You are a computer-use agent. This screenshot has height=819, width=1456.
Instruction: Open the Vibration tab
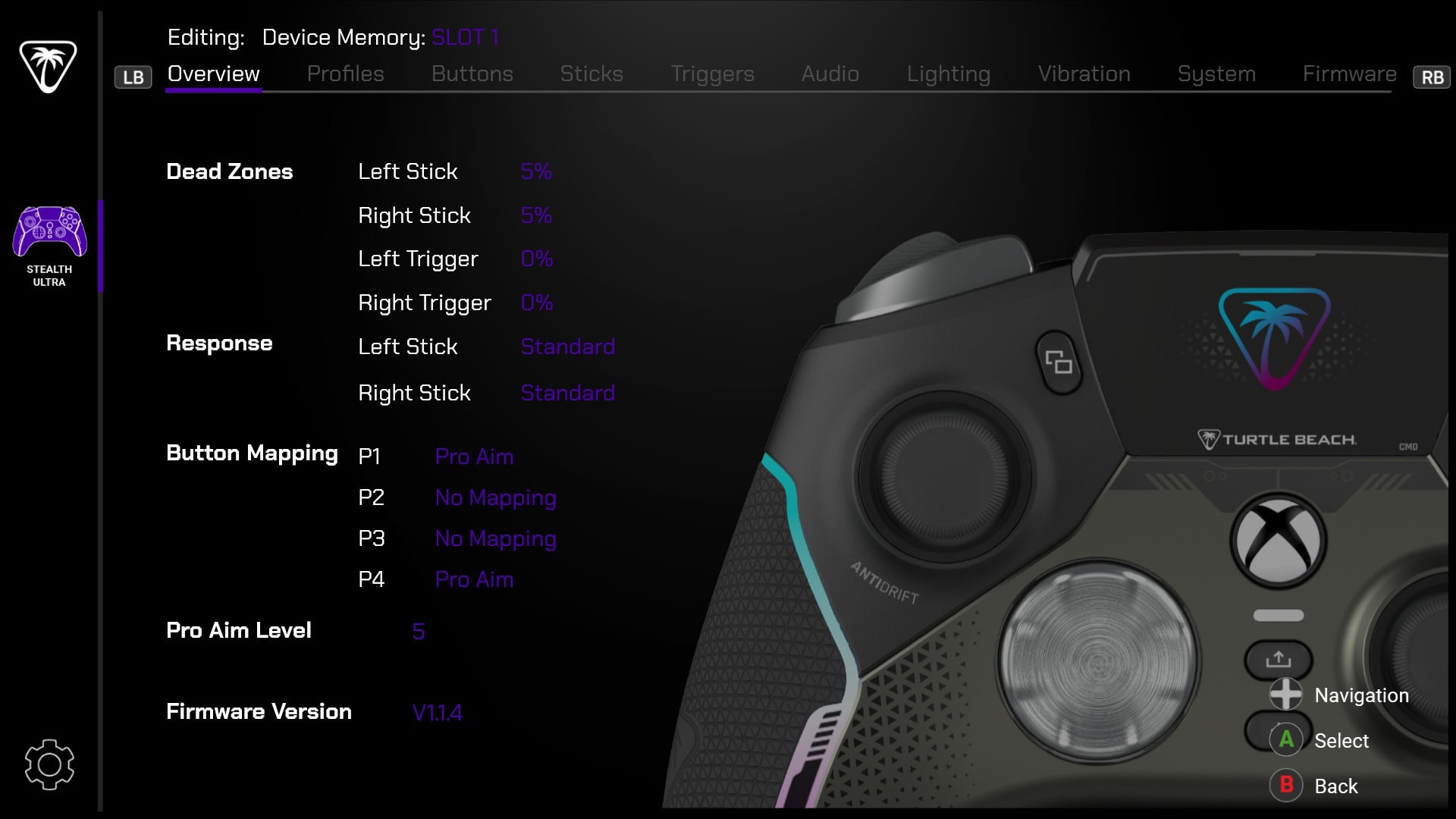click(x=1084, y=74)
